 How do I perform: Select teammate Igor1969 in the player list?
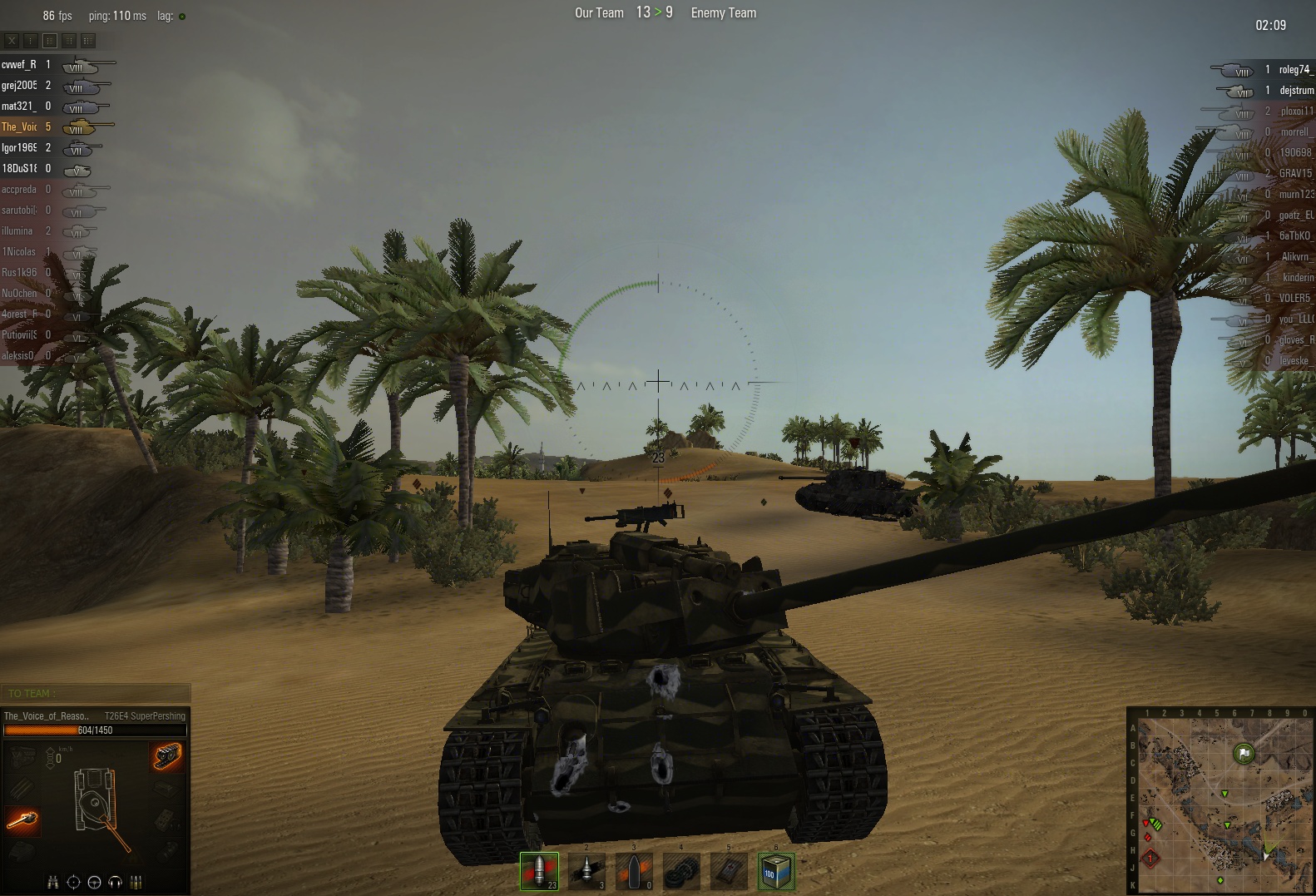pos(19,148)
